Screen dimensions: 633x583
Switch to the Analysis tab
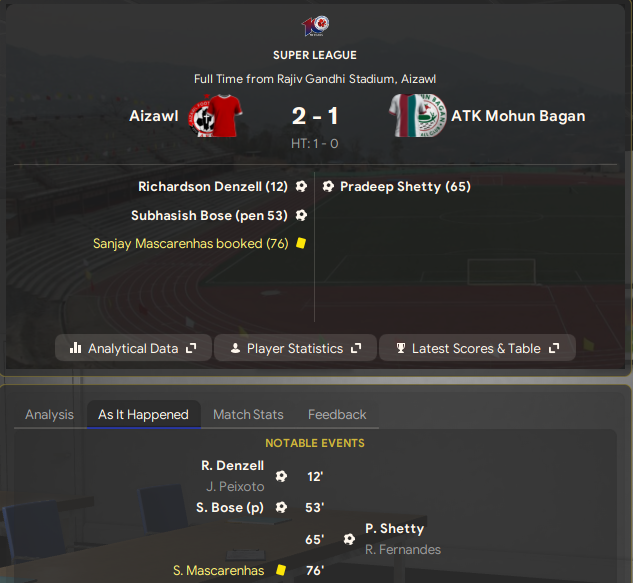click(x=49, y=414)
